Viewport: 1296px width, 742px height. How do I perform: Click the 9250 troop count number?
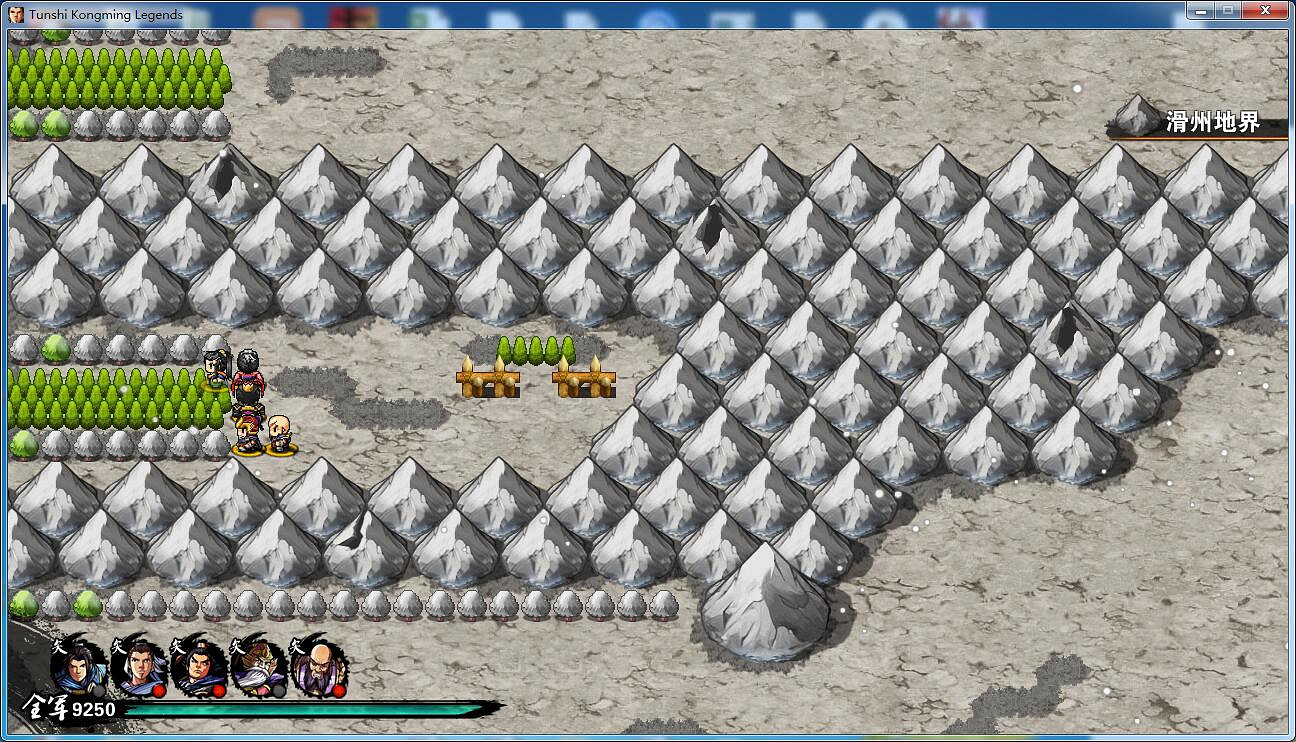pyautogui.click(x=94, y=709)
